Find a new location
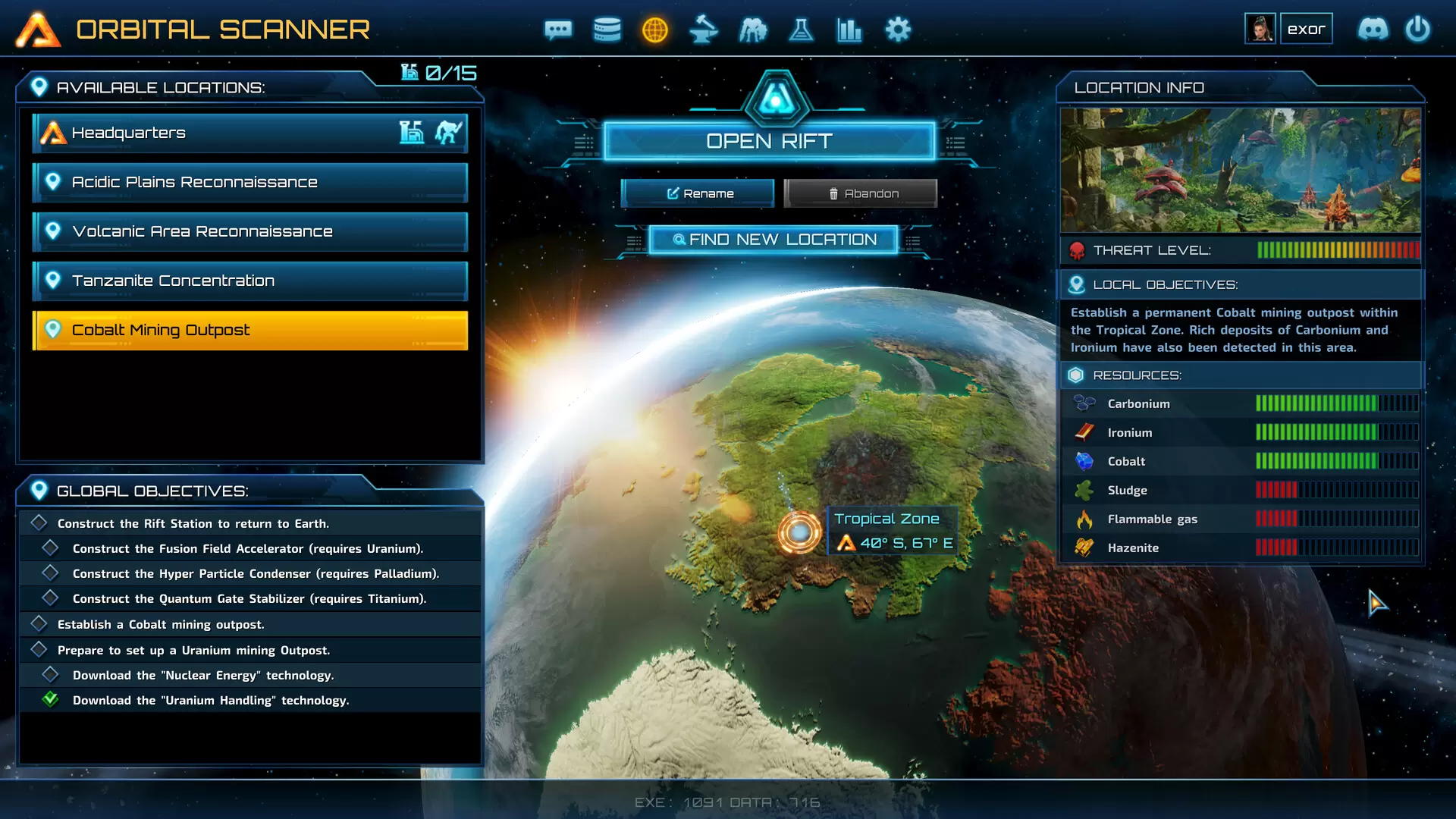1456x819 pixels. click(x=773, y=240)
